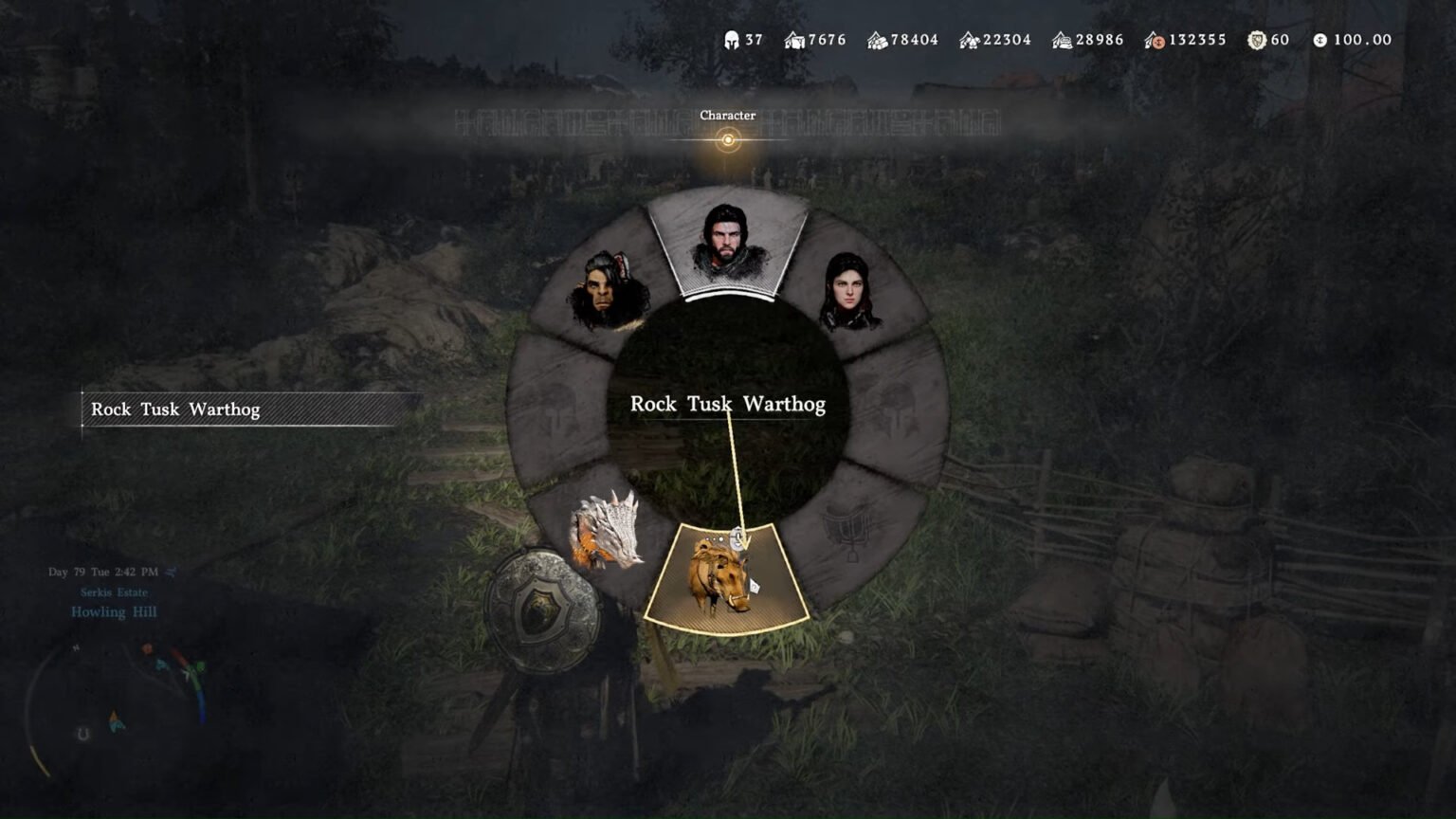The width and height of the screenshot is (1456, 819).
Task: Select the dark-haired woman portrait
Action: click(848, 291)
